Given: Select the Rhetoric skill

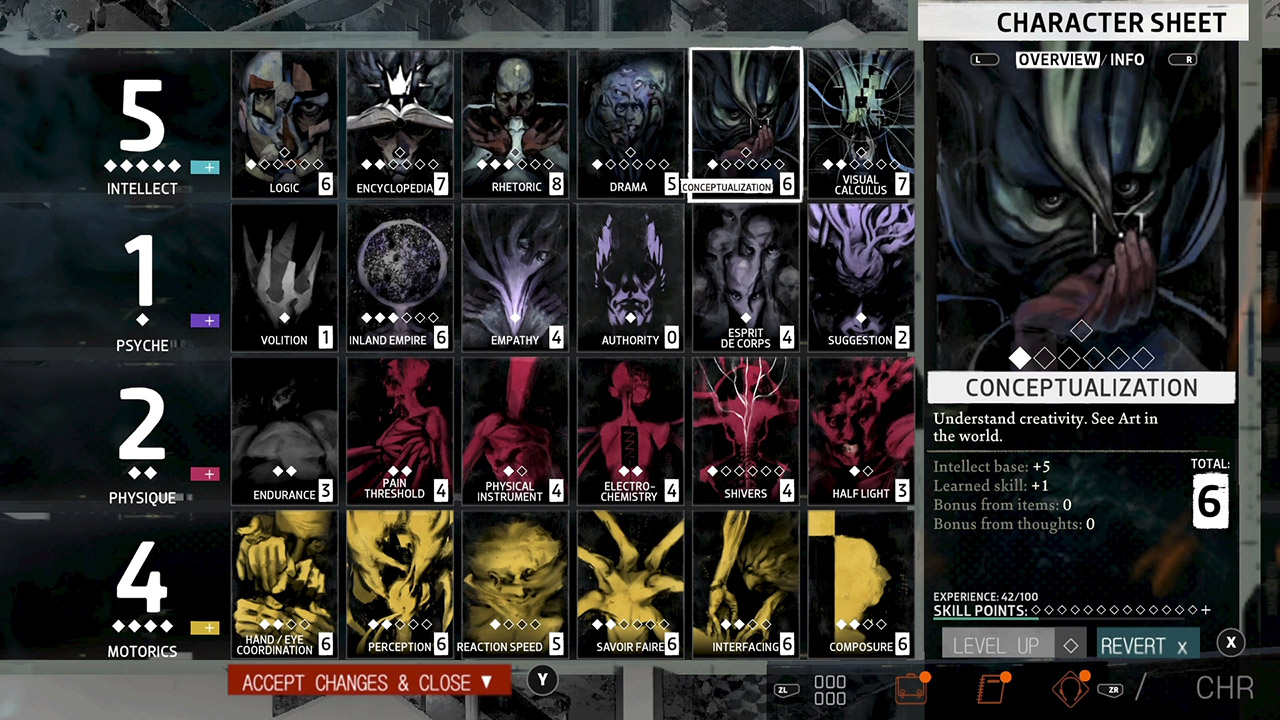Looking at the screenshot, I should 515,120.
